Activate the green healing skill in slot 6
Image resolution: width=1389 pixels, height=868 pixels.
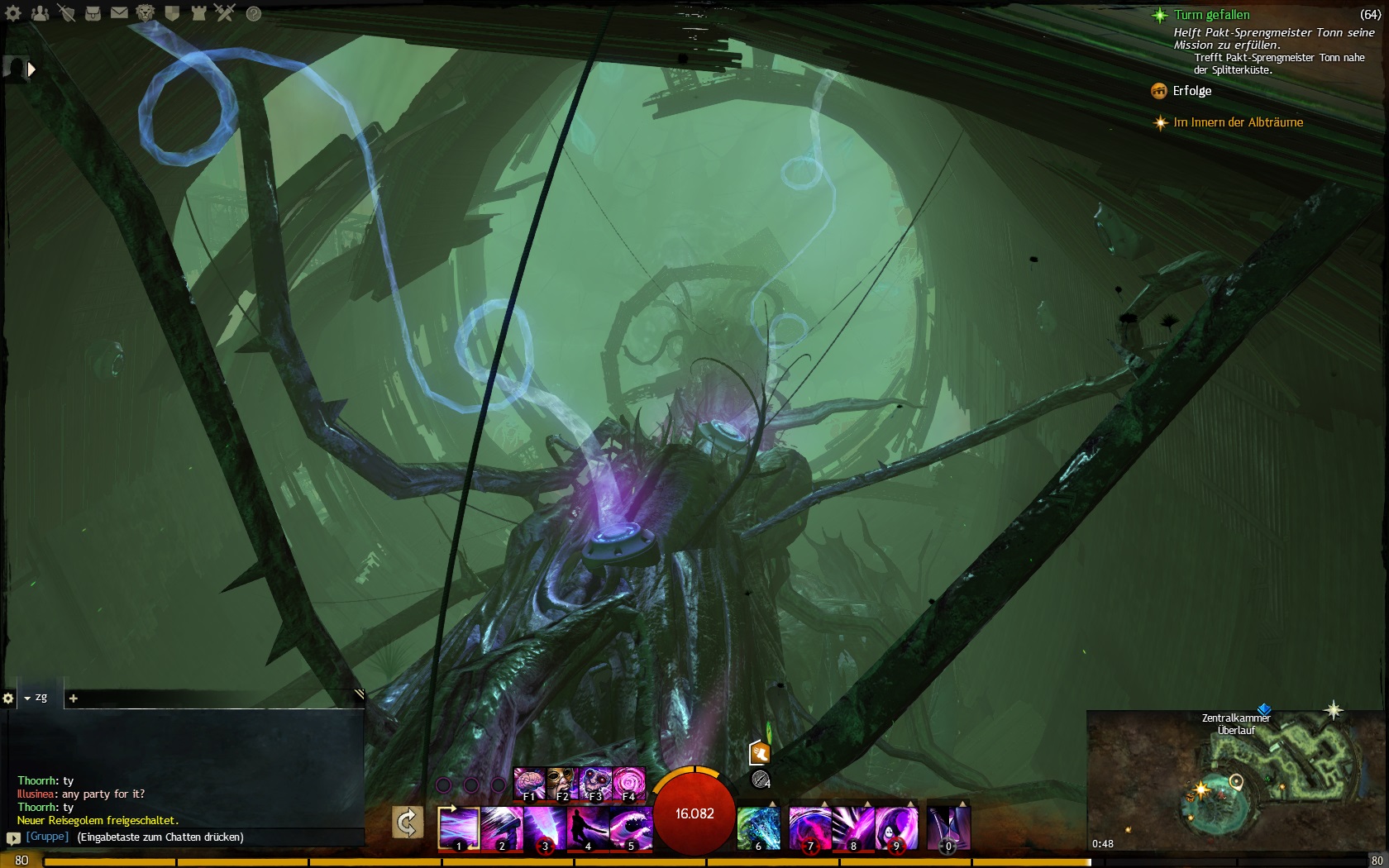(758, 827)
